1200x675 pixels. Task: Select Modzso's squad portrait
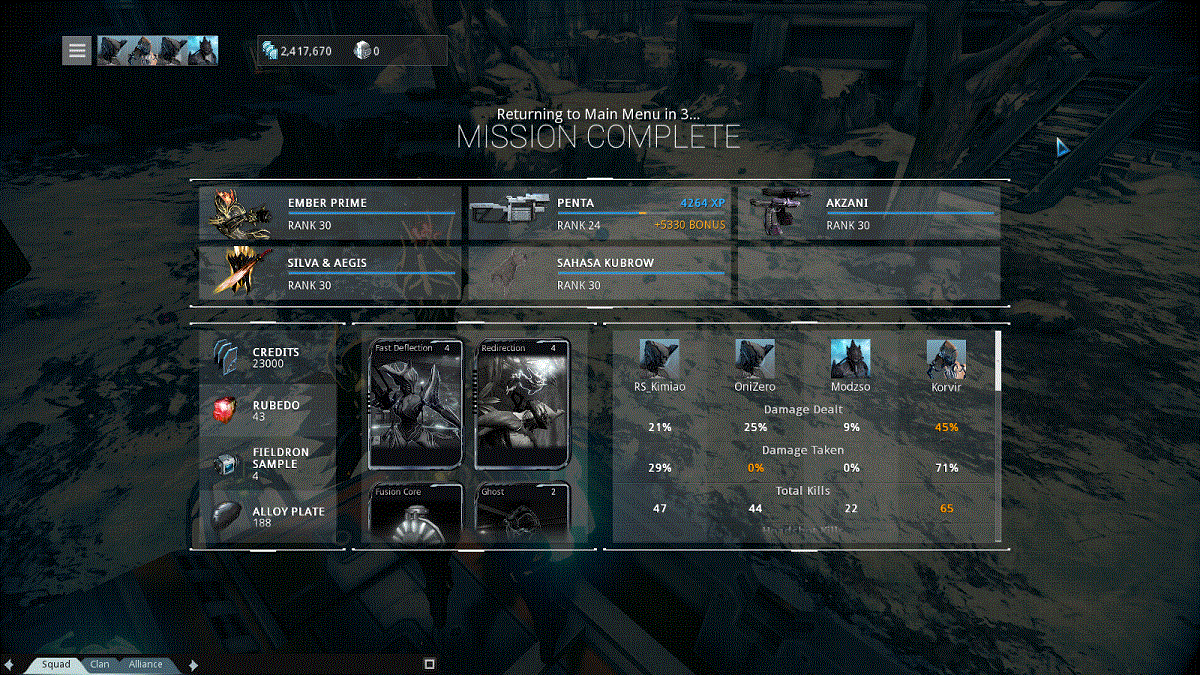click(850, 358)
